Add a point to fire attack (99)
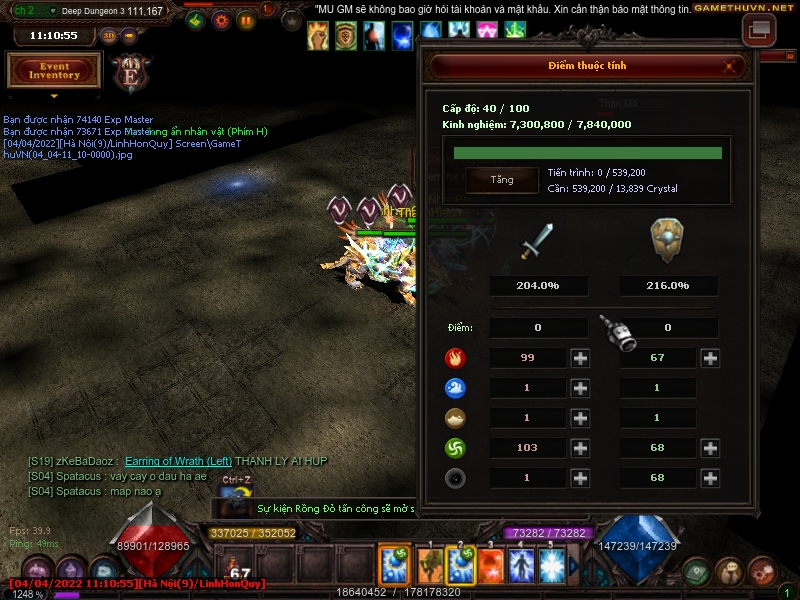This screenshot has width=800, height=600. coord(580,358)
